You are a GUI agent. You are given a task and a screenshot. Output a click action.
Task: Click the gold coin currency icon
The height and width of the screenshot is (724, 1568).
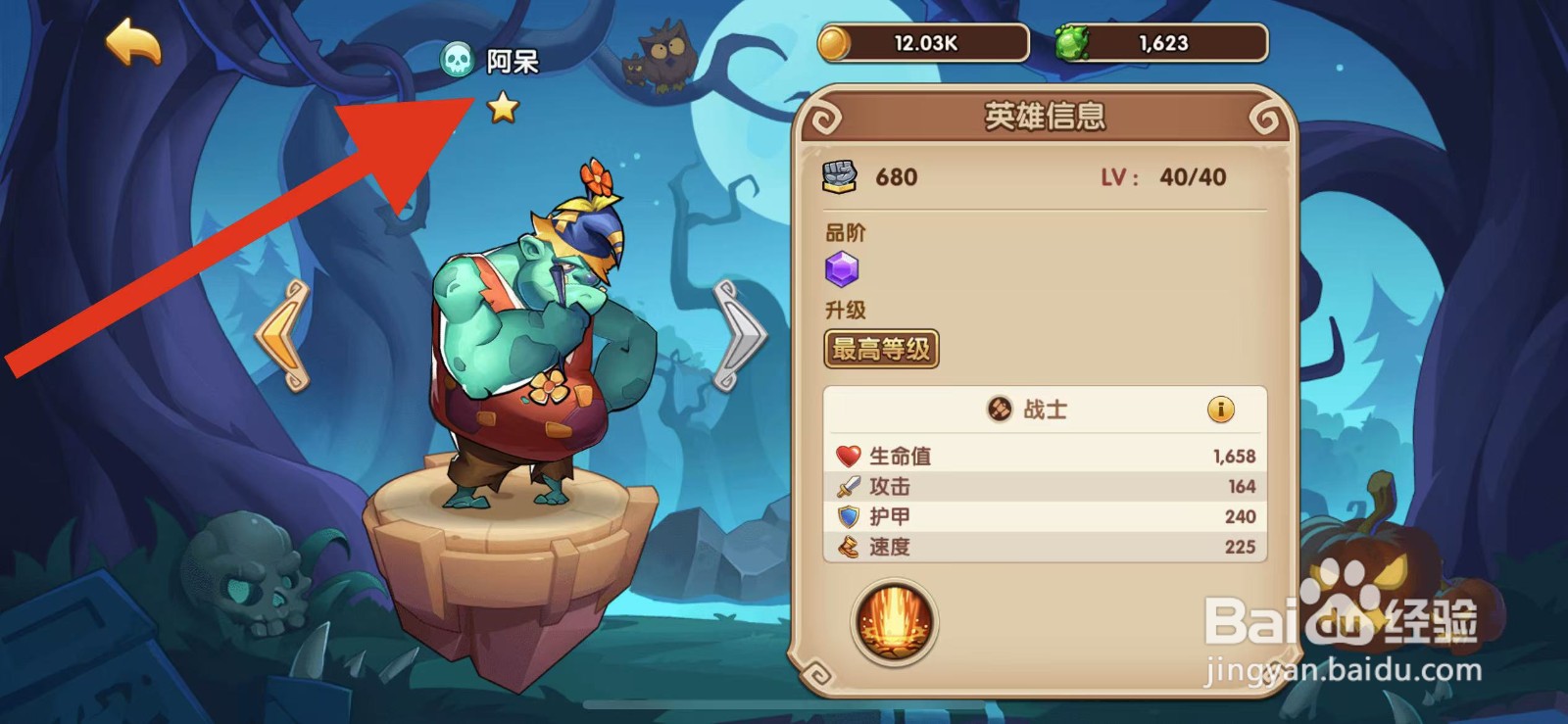coord(836,42)
